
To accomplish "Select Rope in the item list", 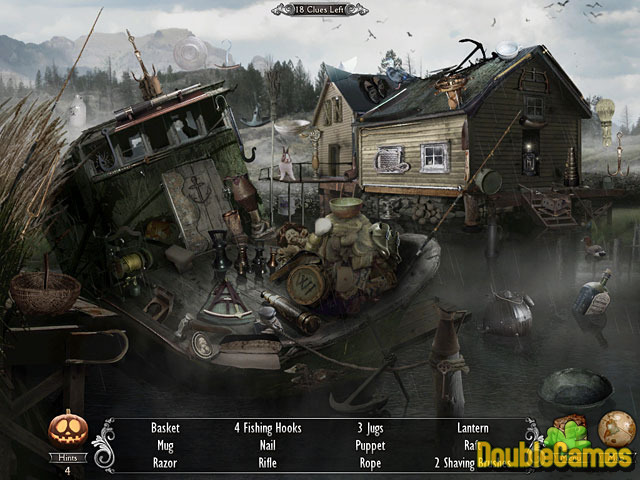I will [x=369, y=464].
